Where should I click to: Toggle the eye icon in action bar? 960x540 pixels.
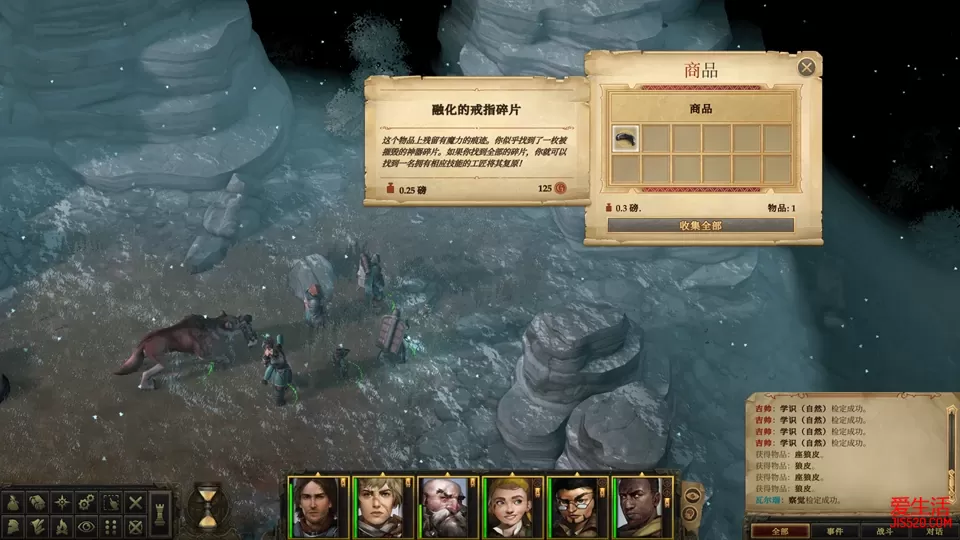point(88,526)
